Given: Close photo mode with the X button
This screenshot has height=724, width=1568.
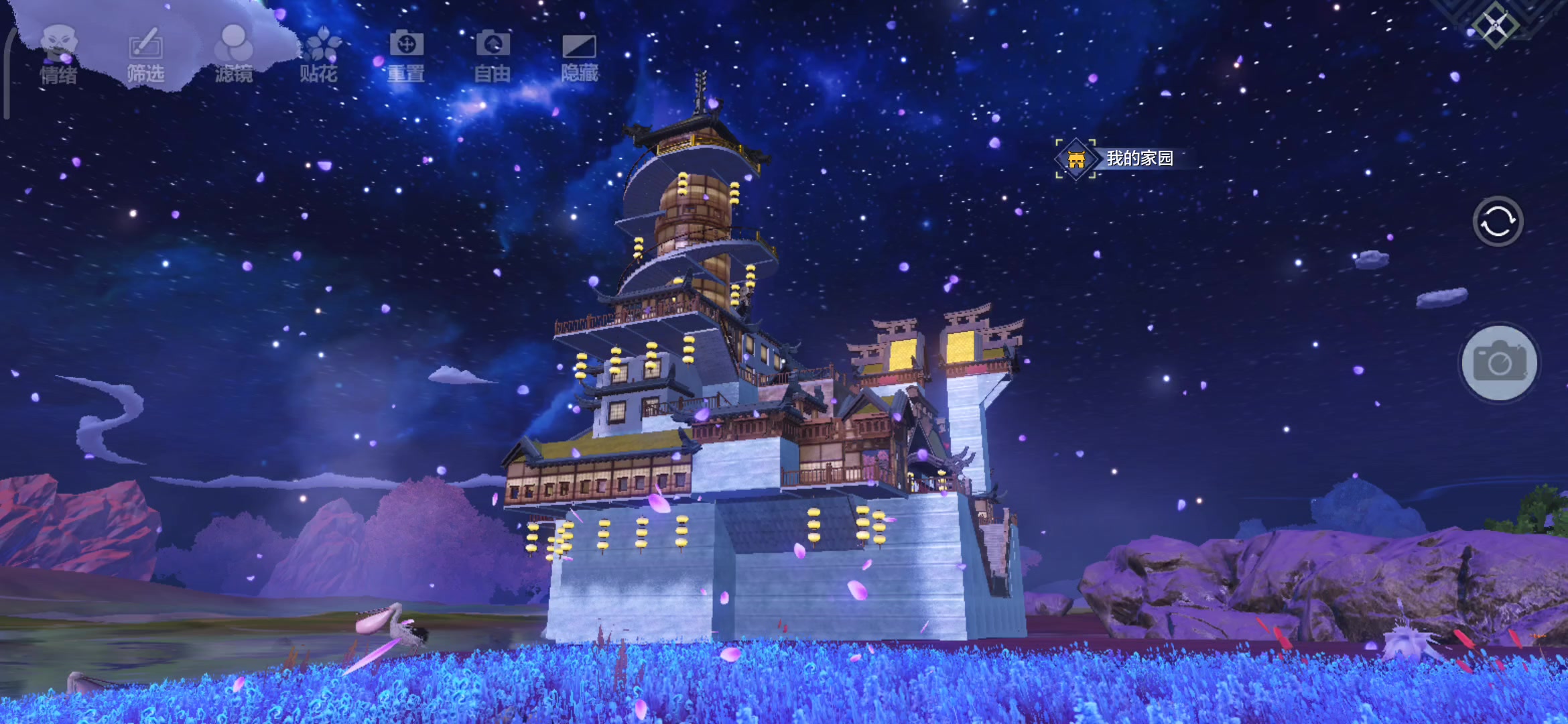Looking at the screenshot, I should 1496,27.
